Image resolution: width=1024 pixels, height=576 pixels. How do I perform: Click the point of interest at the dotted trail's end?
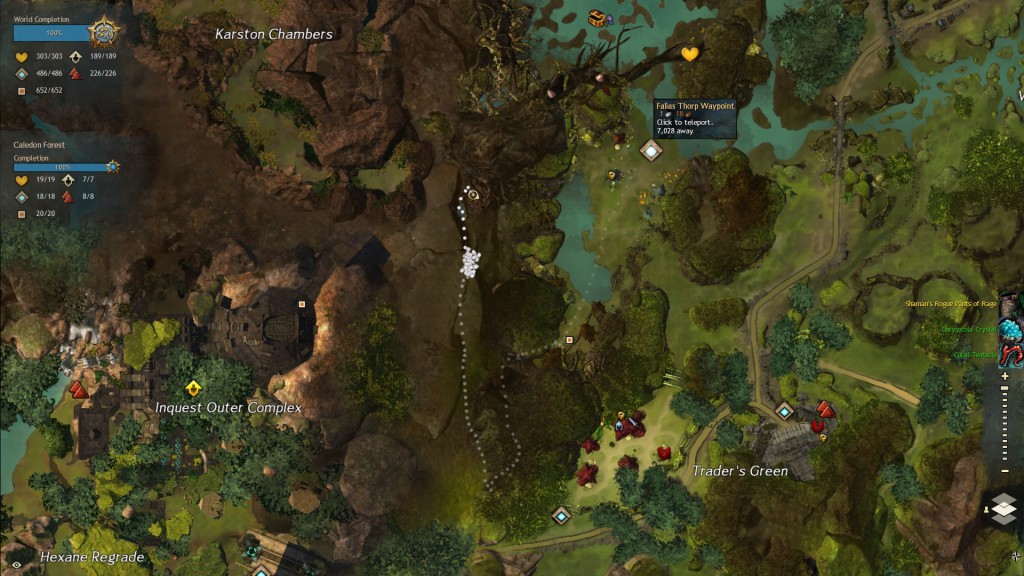[569, 340]
